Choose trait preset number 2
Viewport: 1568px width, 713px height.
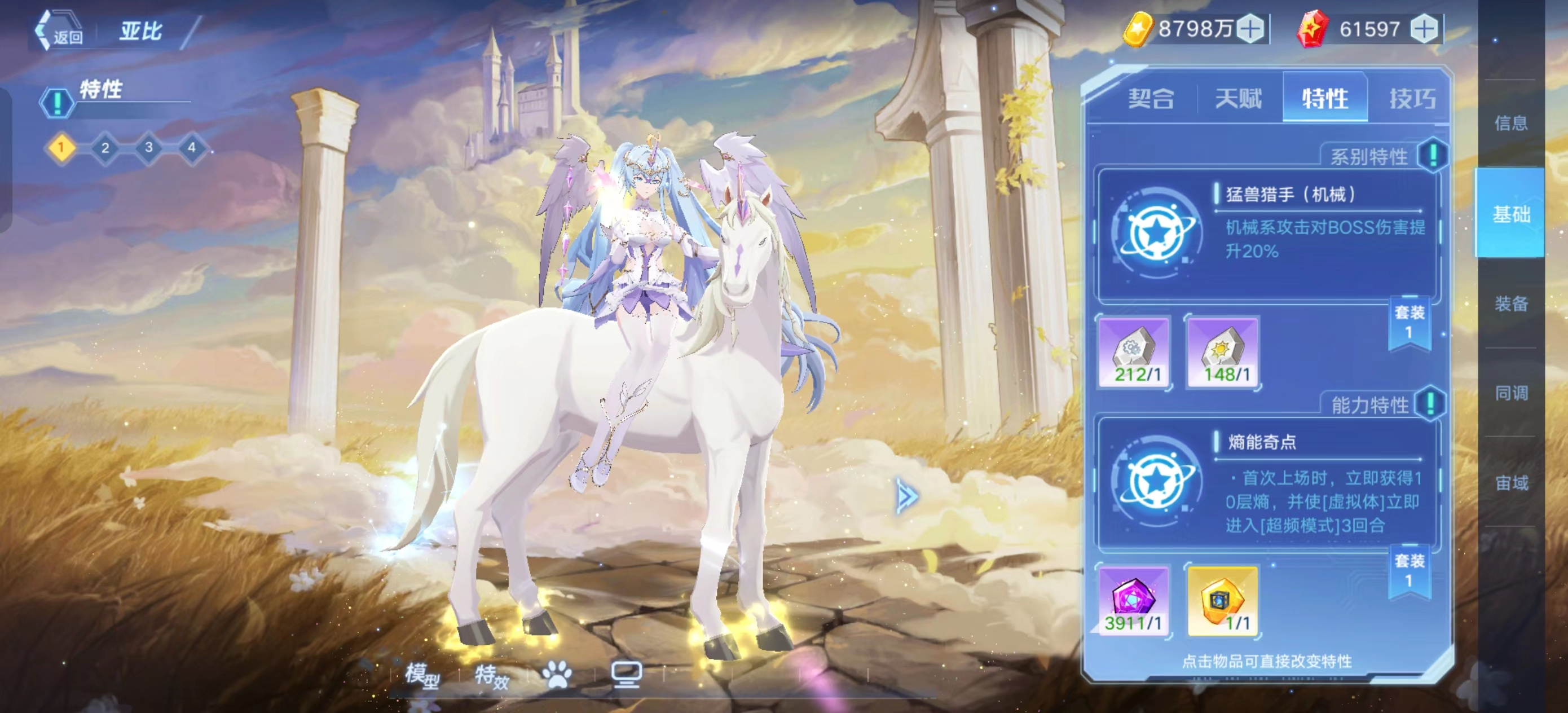pyautogui.click(x=105, y=148)
